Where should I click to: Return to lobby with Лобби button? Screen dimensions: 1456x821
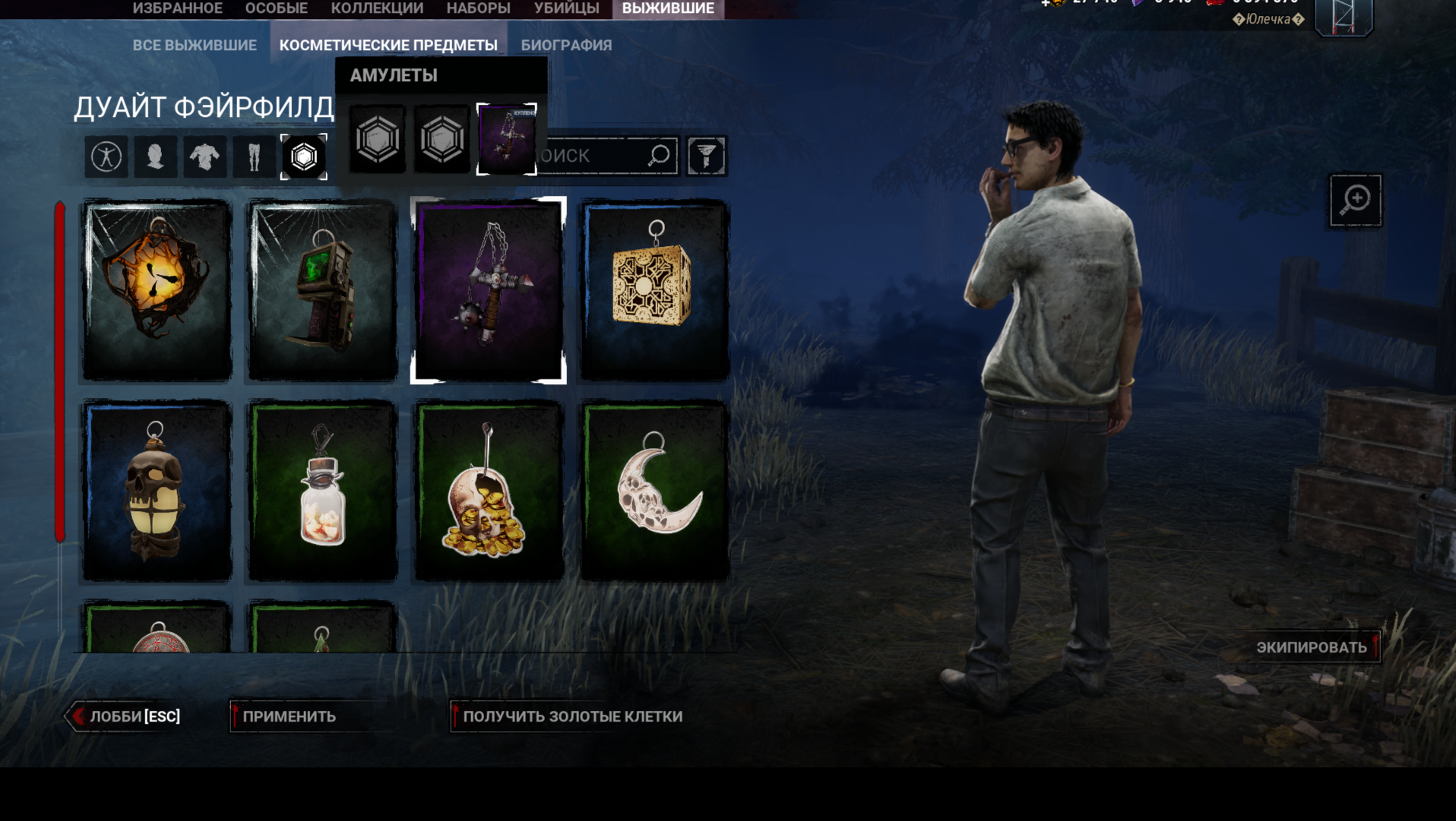[x=126, y=716]
